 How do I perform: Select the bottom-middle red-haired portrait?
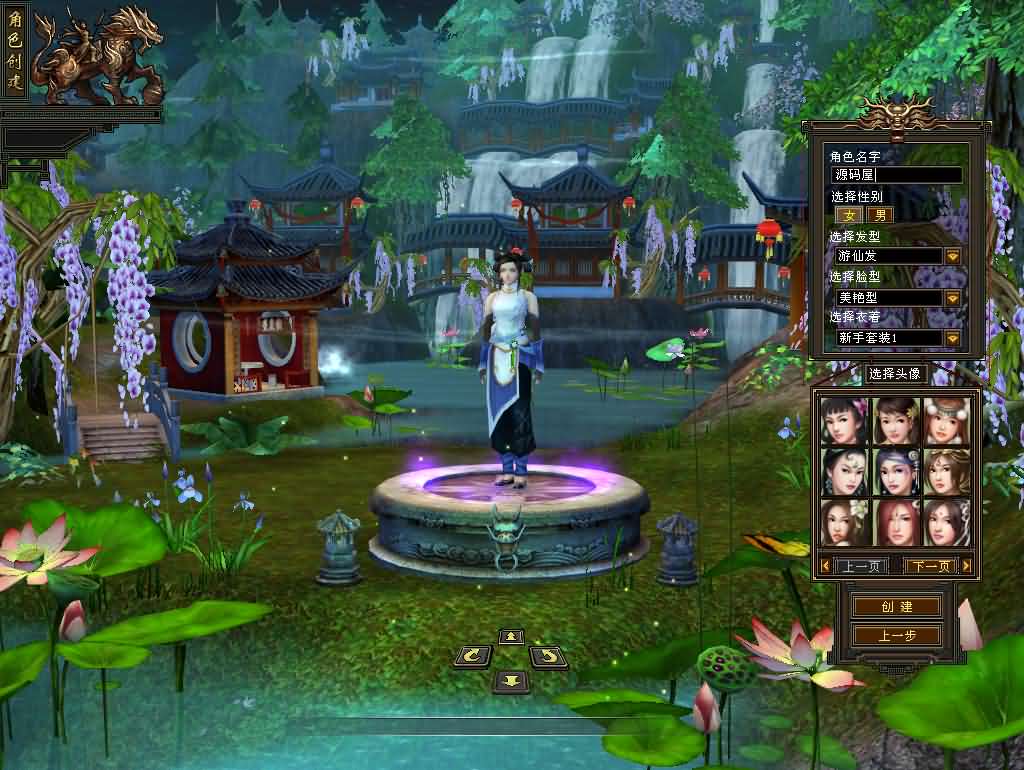(x=896, y=522)
